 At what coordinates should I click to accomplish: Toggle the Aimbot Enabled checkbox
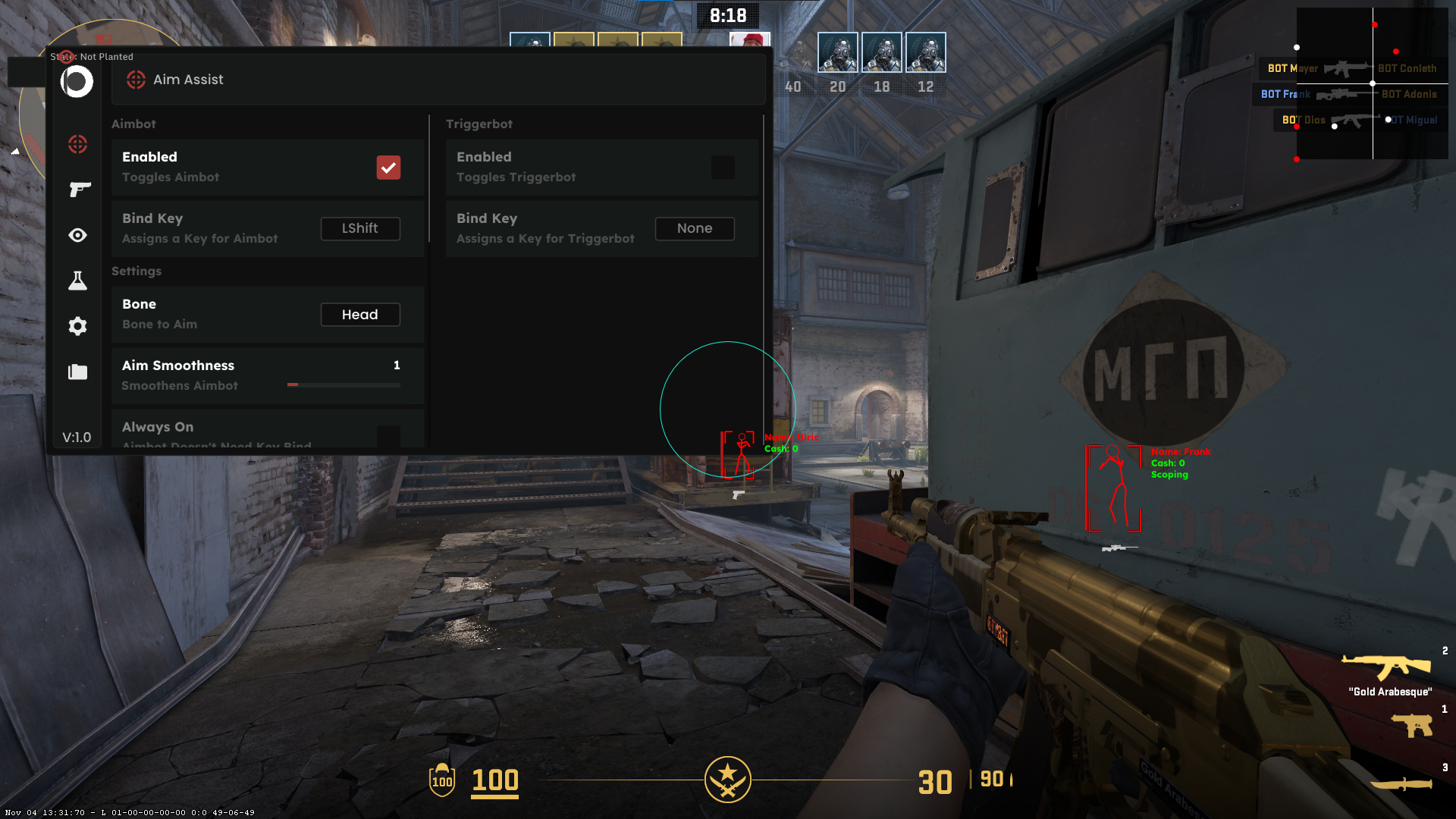point(388,168)
